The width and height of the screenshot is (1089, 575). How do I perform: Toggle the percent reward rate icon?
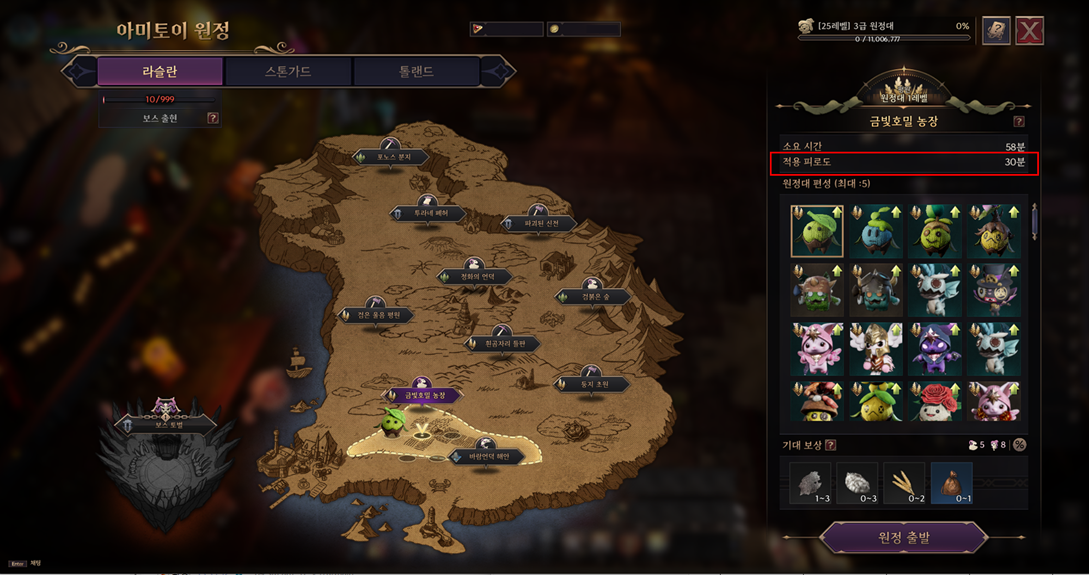point(1019,445)
